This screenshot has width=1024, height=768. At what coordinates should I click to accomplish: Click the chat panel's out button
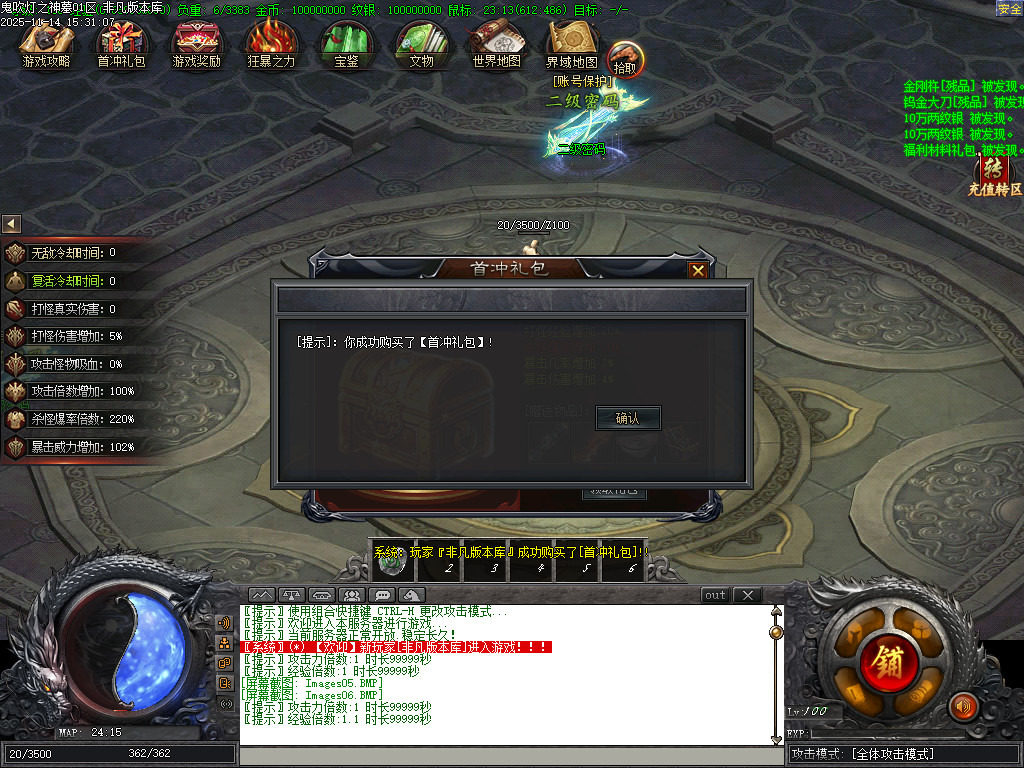coord(715,595)
